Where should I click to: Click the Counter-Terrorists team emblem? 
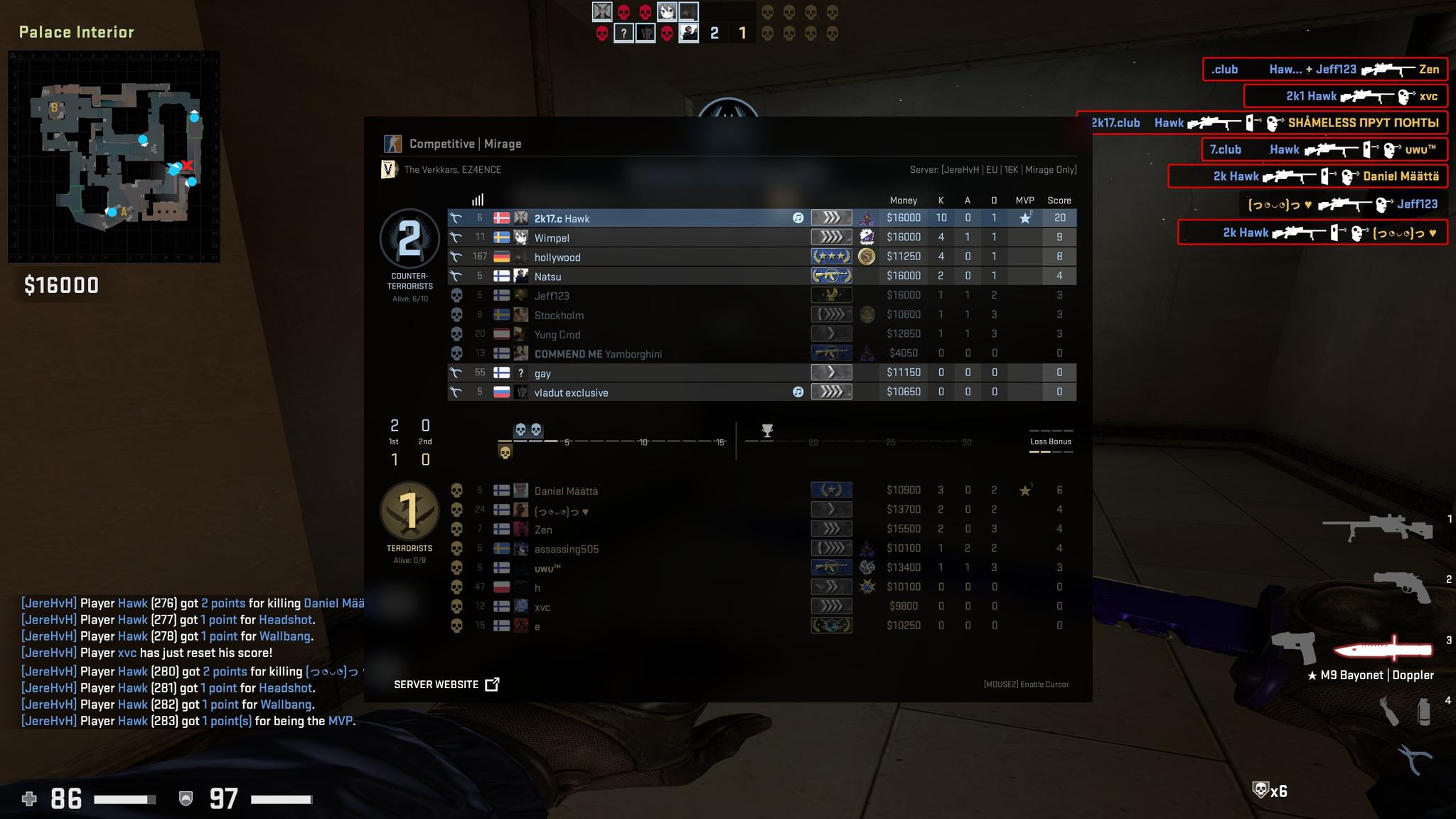(x=409, y=240)
